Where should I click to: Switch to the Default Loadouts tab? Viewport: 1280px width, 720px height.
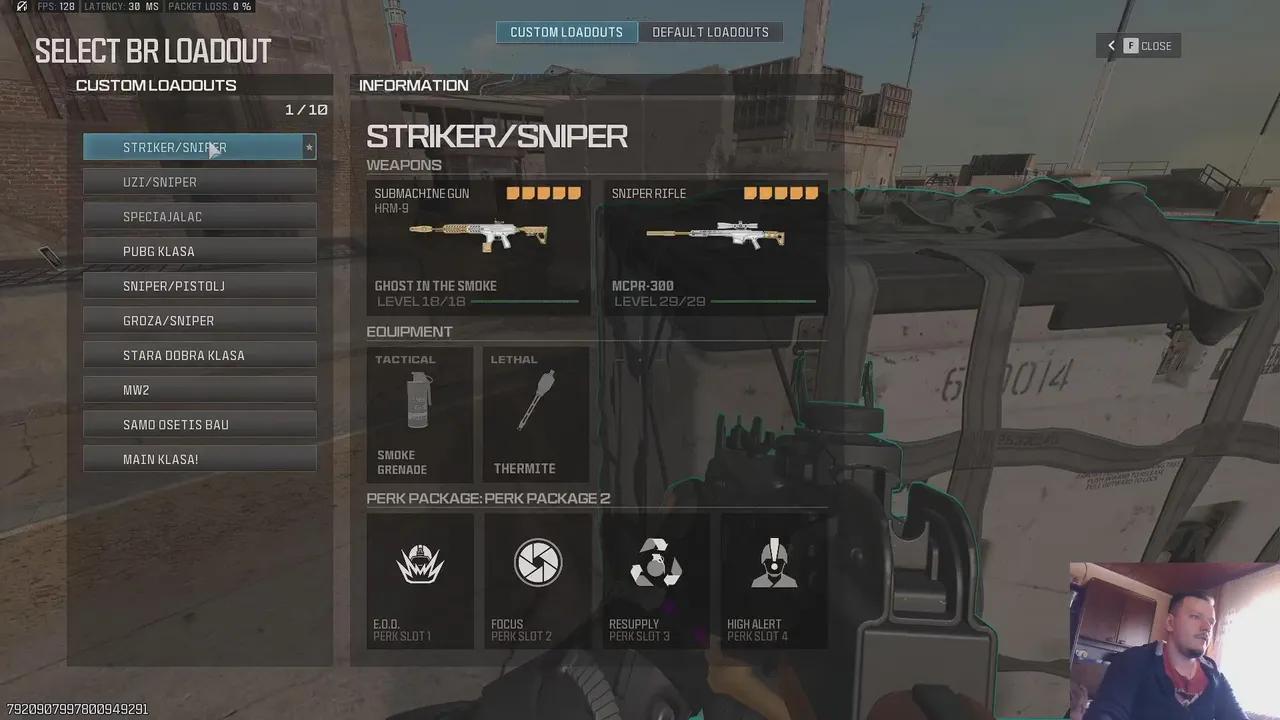click(x=710, y=32)
